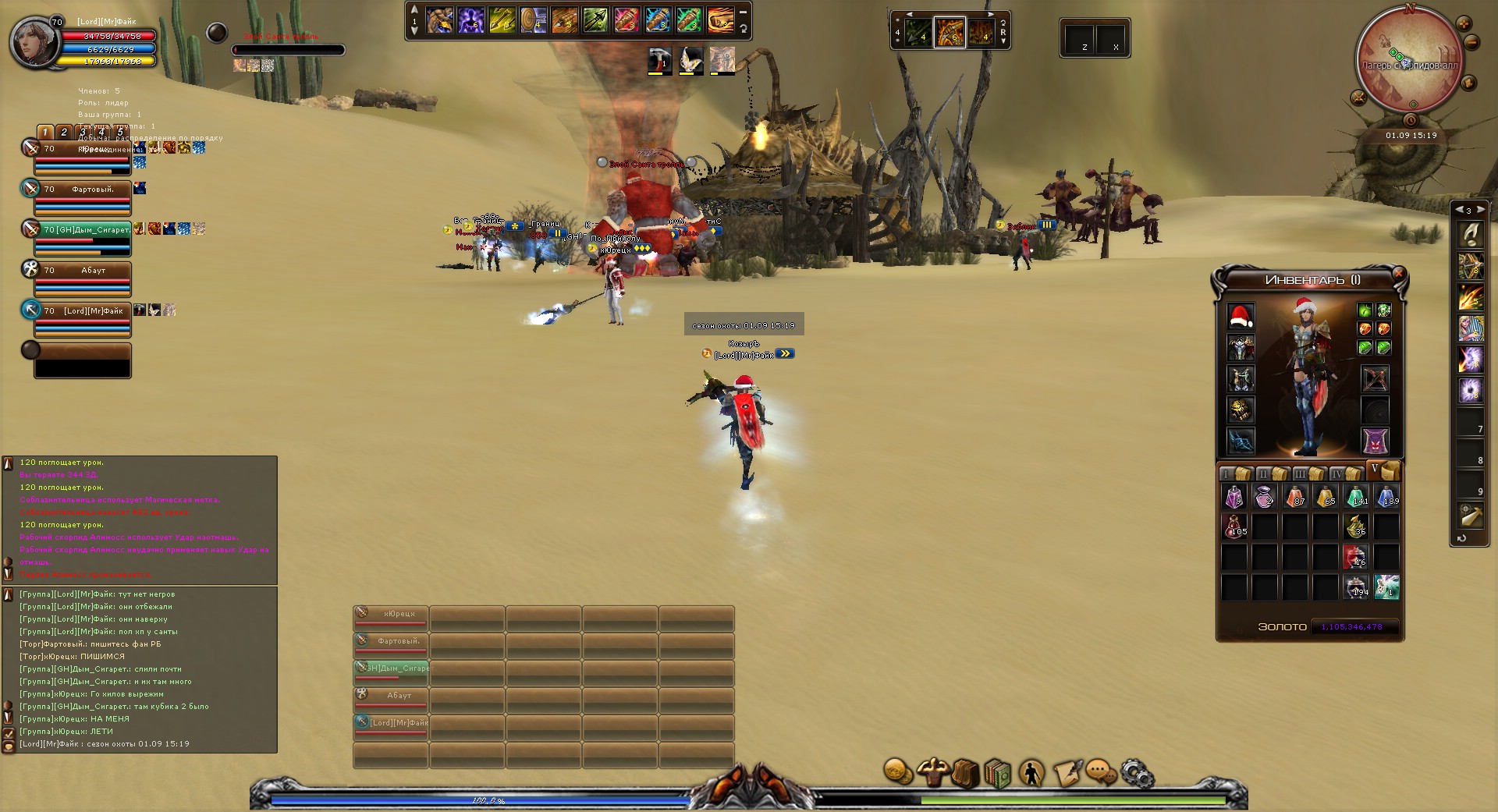
Task: Open the flexing-man character sheet icon
Action: 932,772
